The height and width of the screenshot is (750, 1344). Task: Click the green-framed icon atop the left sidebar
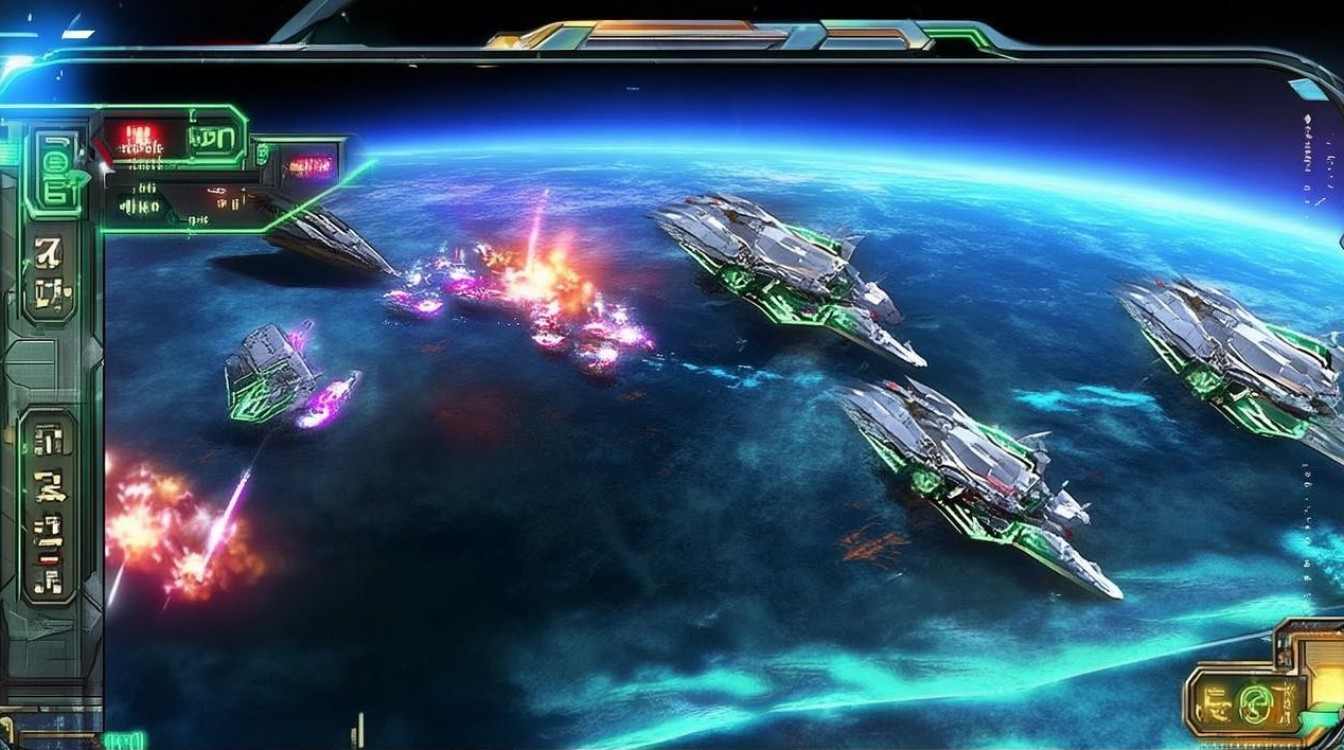coord(54,170)
